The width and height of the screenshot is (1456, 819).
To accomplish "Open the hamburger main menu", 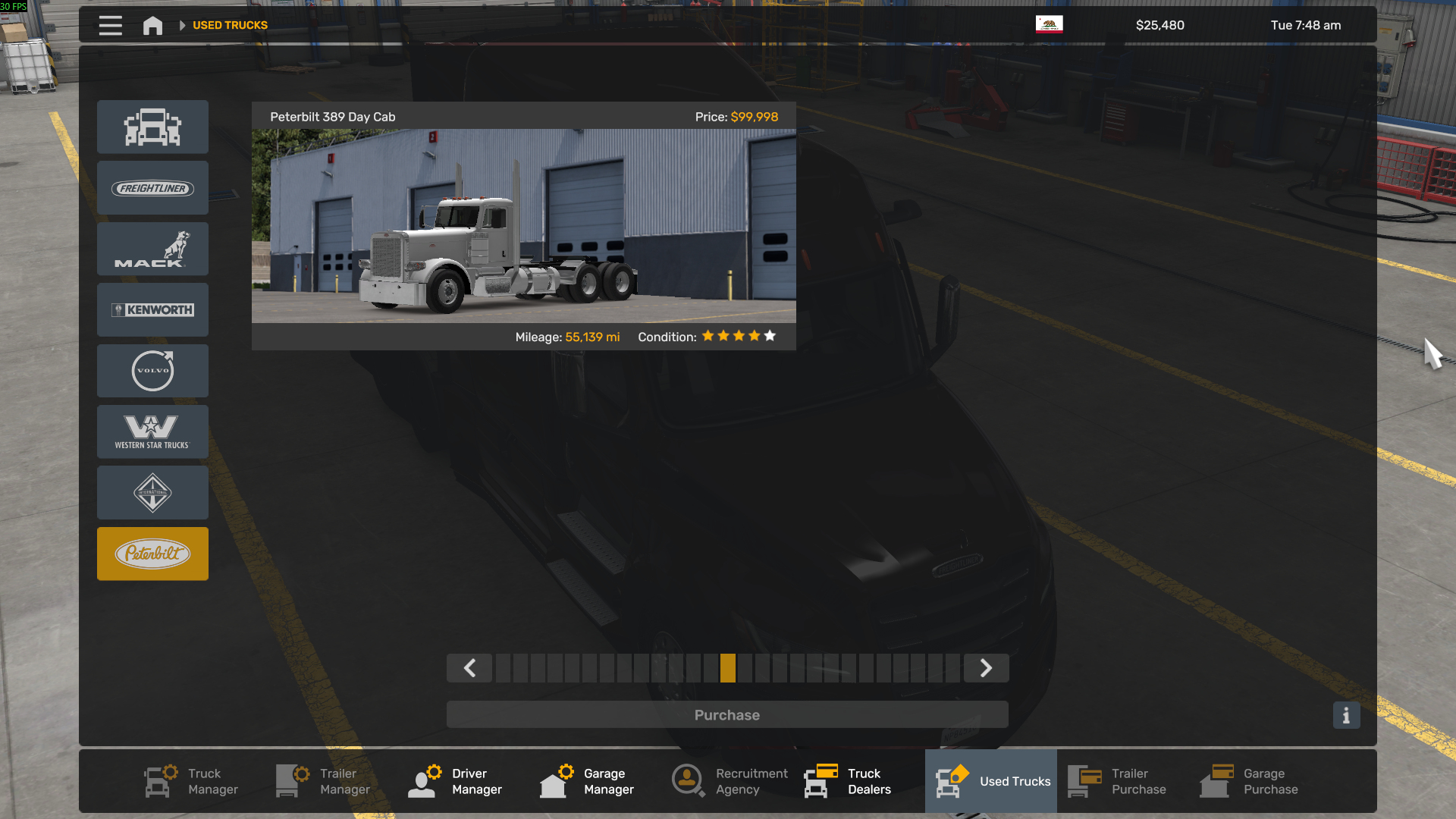I will pos(110,26).
